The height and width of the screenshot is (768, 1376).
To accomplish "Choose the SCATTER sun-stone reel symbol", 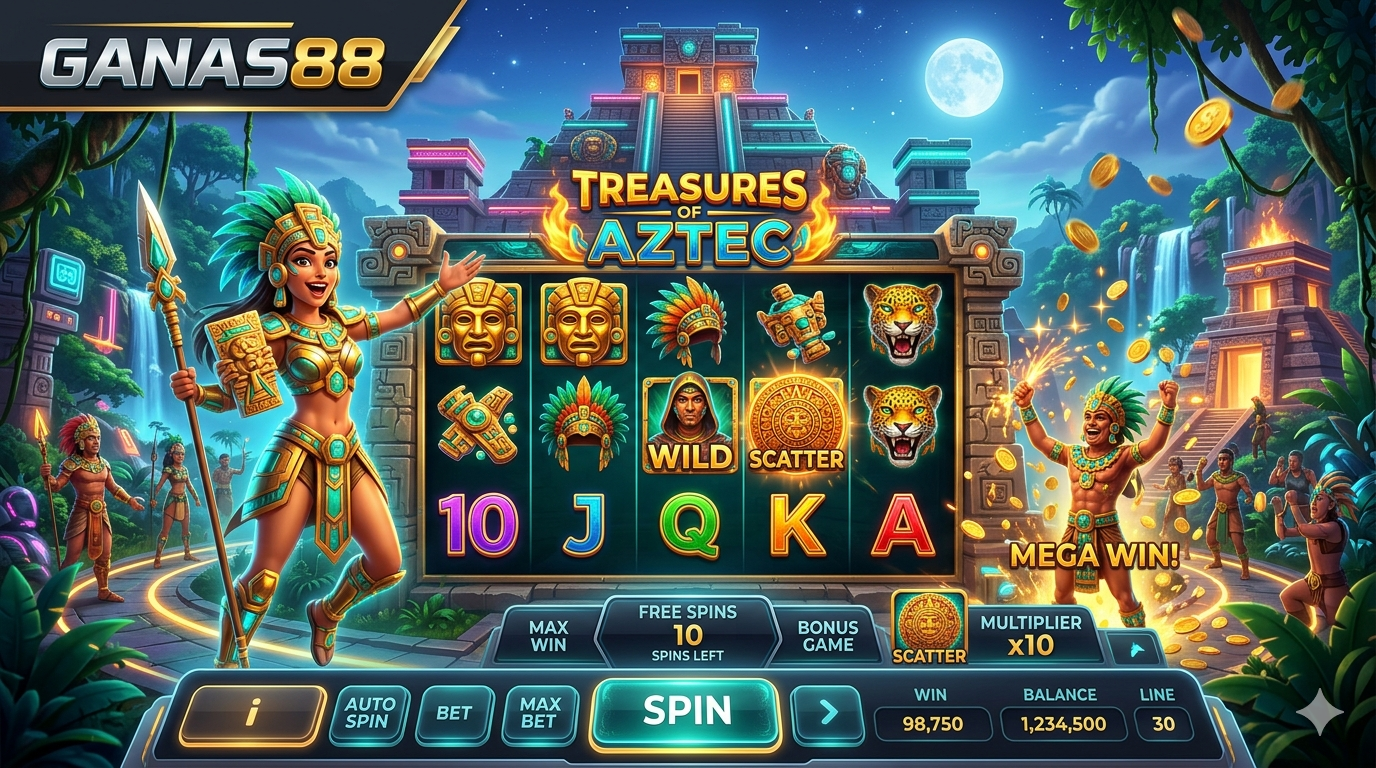I will tap(797, 425).
